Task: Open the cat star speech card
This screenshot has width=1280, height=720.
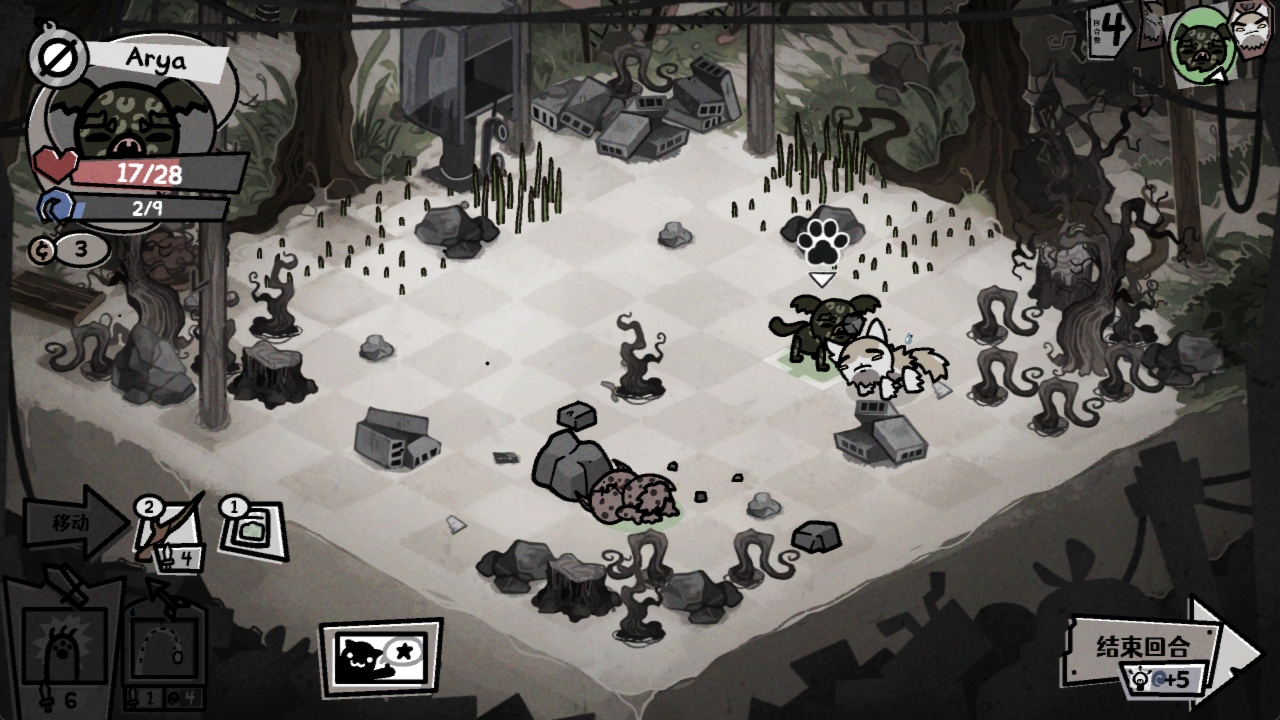Action: (380, 658)
